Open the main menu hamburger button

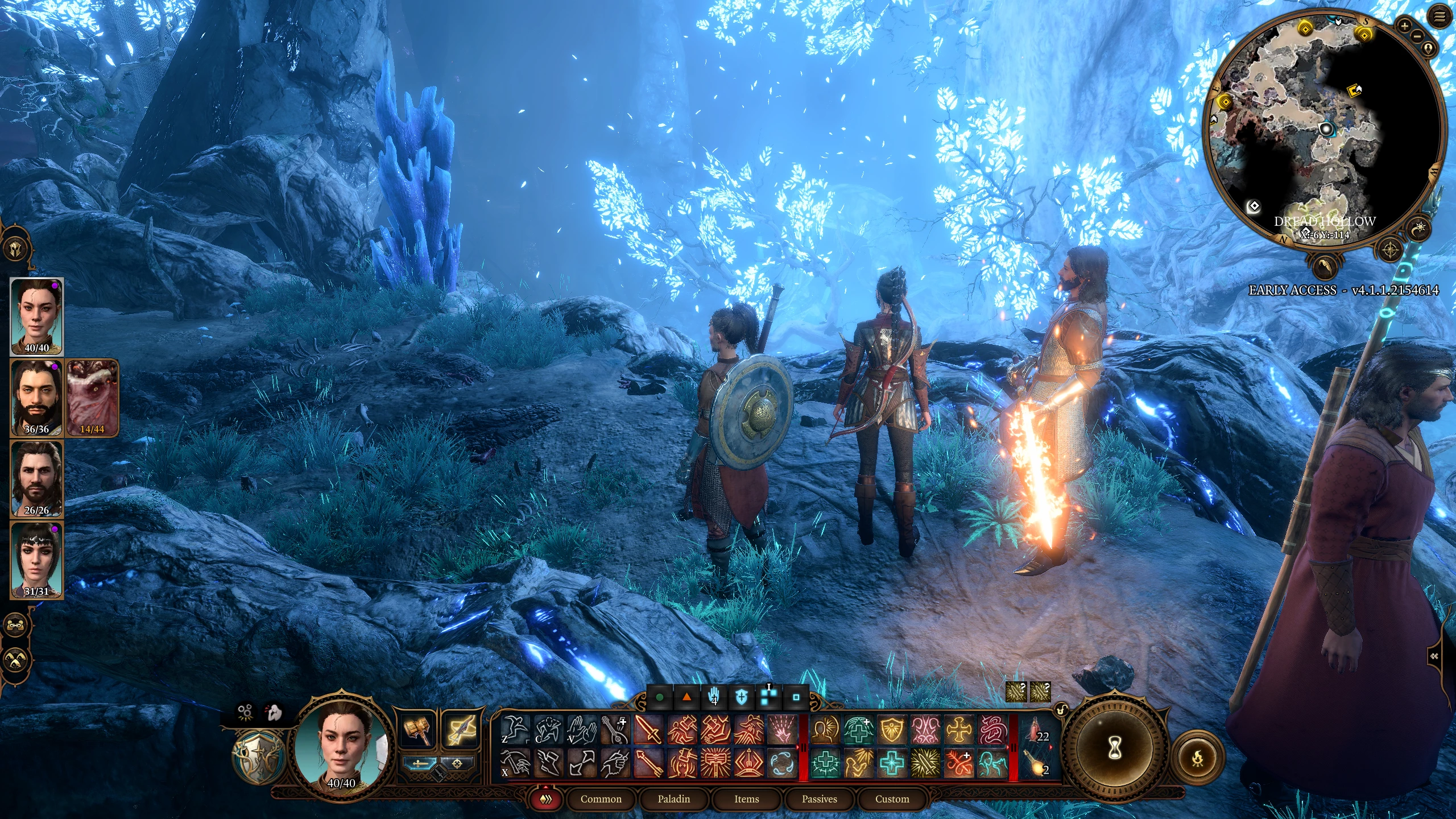[x=1440, y=17]
